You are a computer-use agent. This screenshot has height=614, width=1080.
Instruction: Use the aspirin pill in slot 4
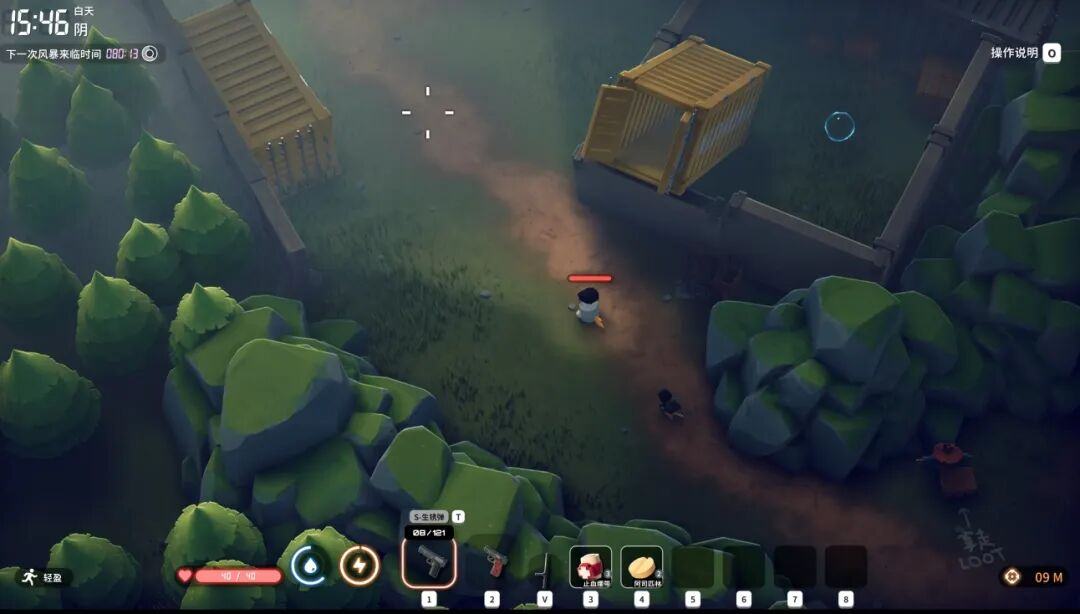pos(641,566)
